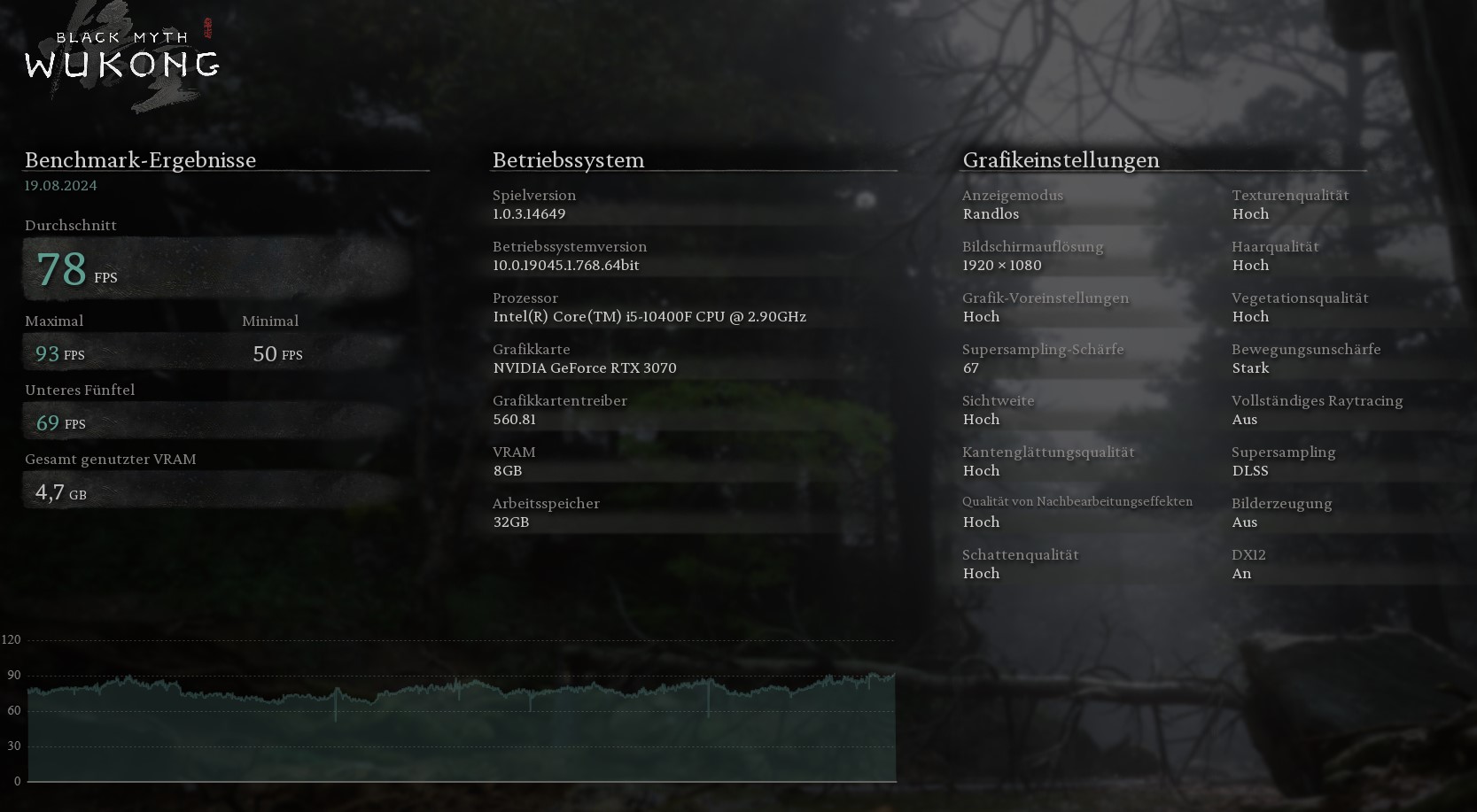Select the NVIDIA GeForce RTX 3070 entry
Viewport: 1477px width, 812px height.
point(585,367)
